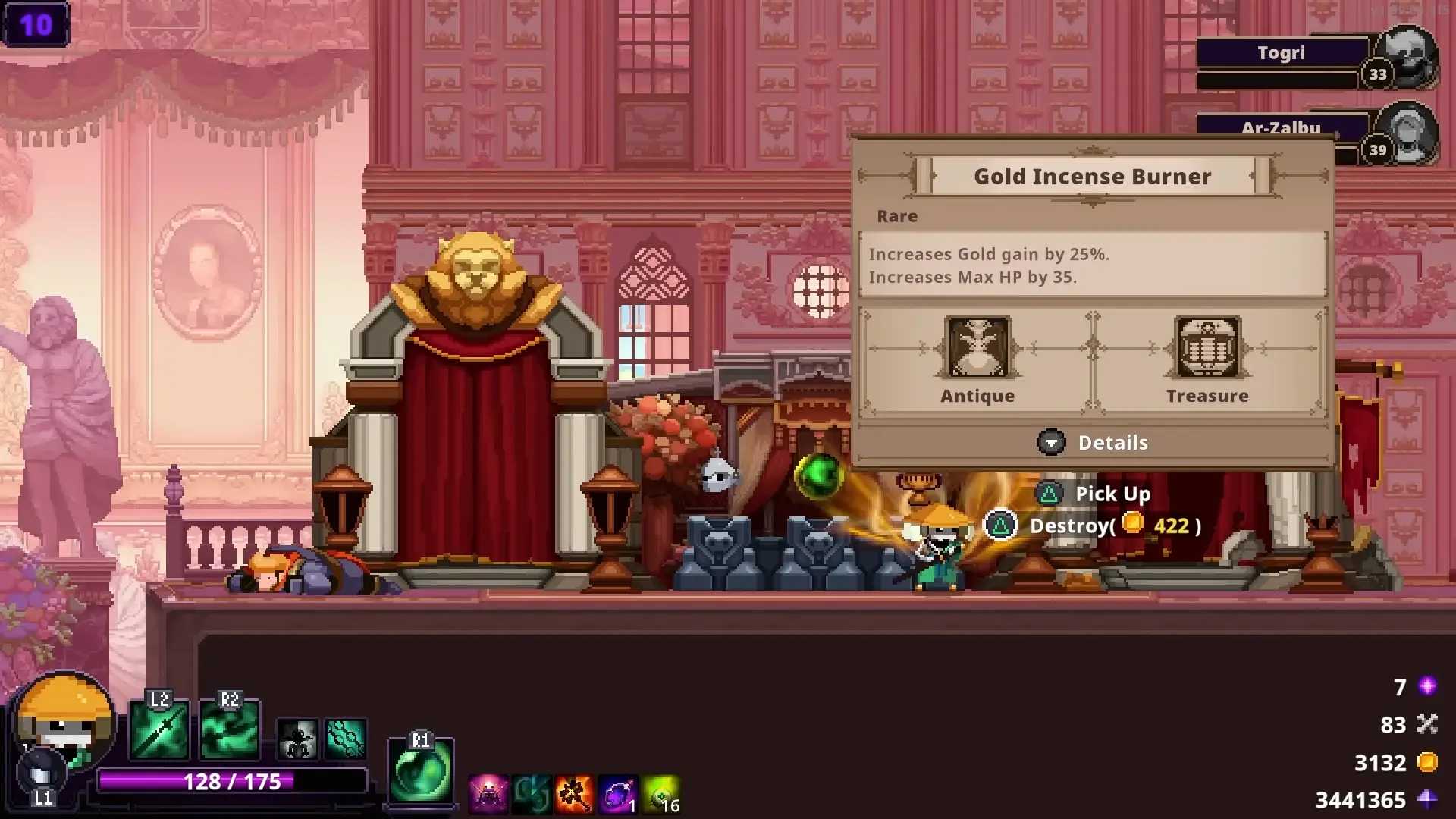Click the Pick Up triangle prompt
The width and height of the screenshot is (1456, 819).
pos(1050,494)
